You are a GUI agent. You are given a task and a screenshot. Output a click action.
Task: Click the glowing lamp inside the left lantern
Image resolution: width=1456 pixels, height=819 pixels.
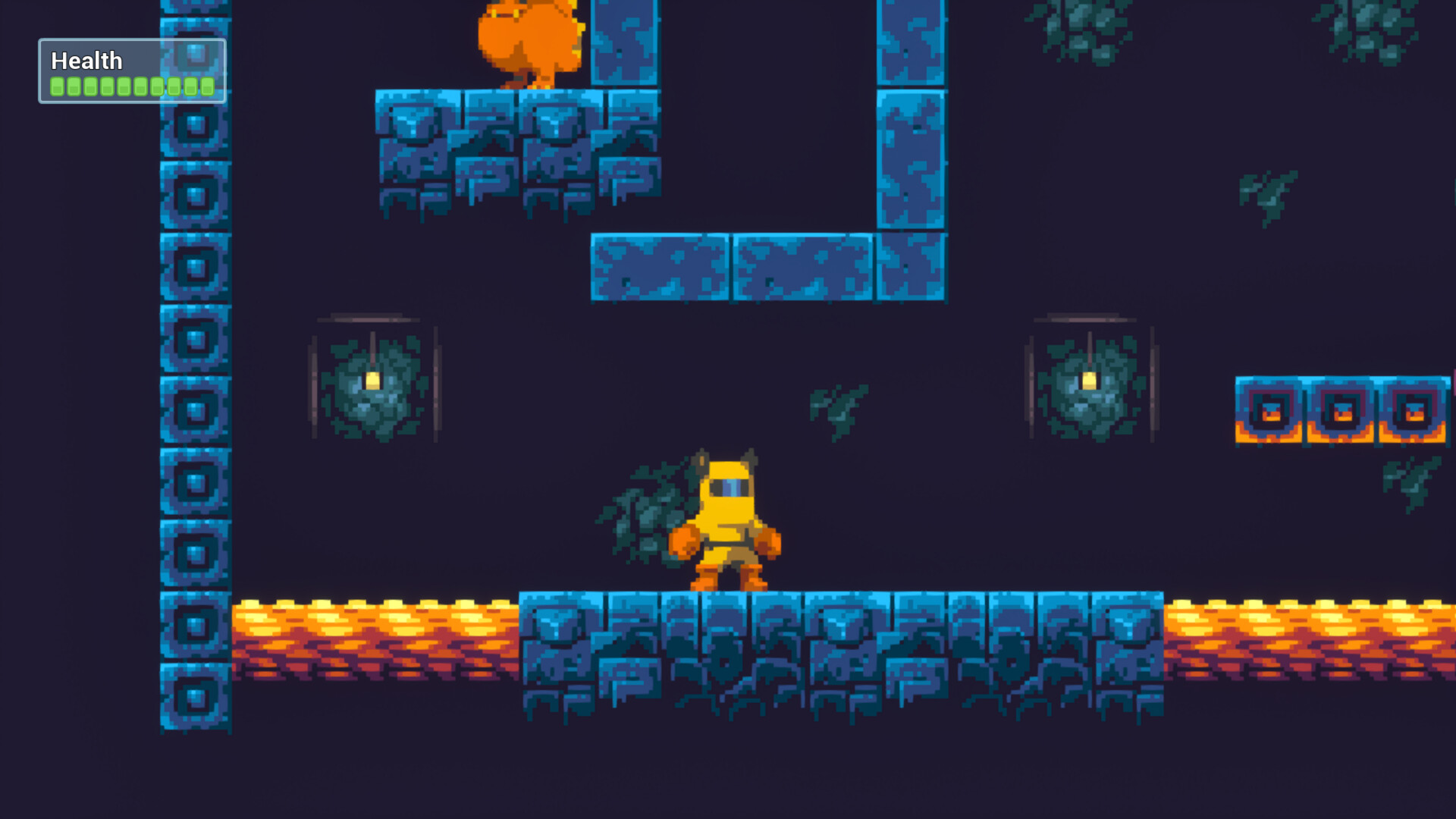tap(373, 381)
